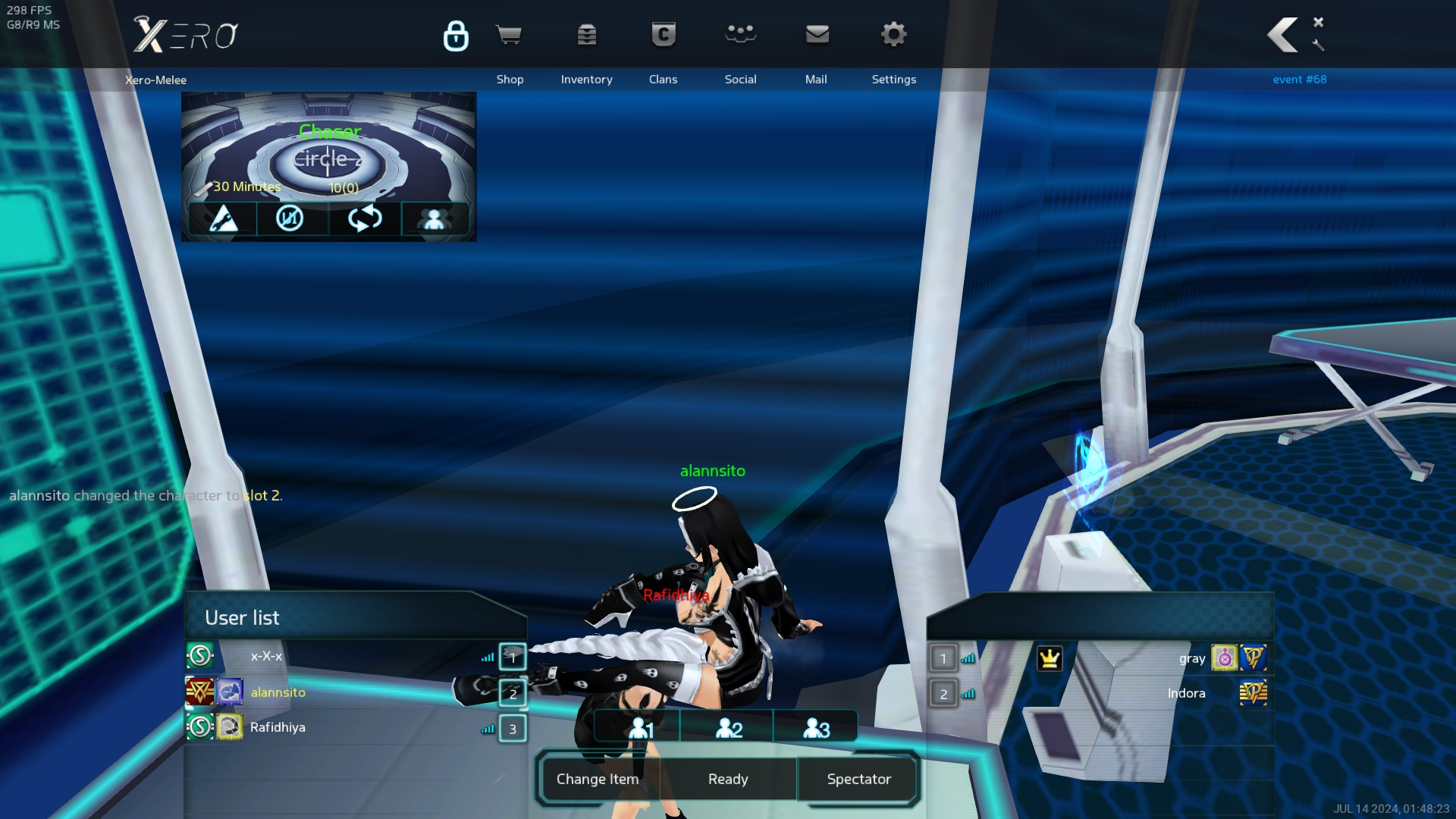Mark yourself as Ready

[x=728, y=779]
